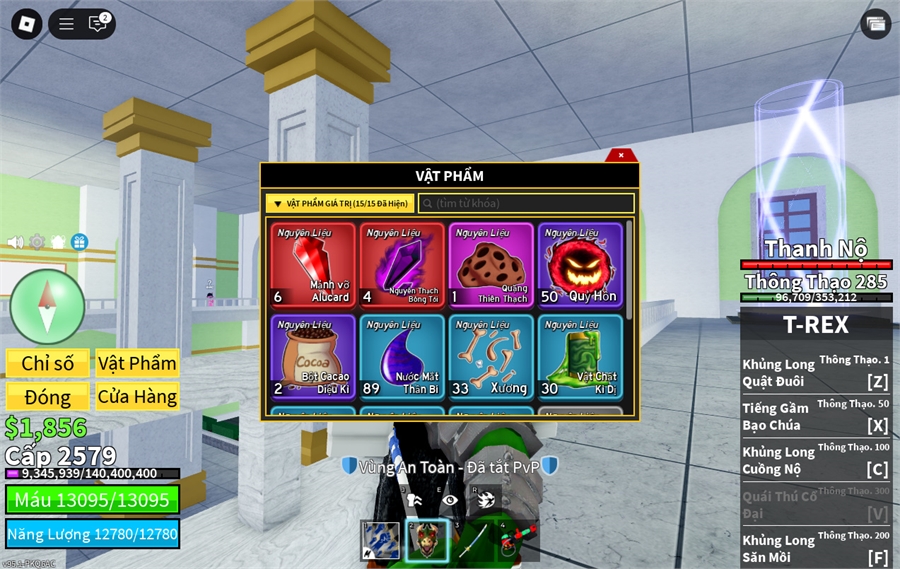Open the Roblox chat icon
The width and height of the screenshot is (900, 569).
click(x=97, y=24)
